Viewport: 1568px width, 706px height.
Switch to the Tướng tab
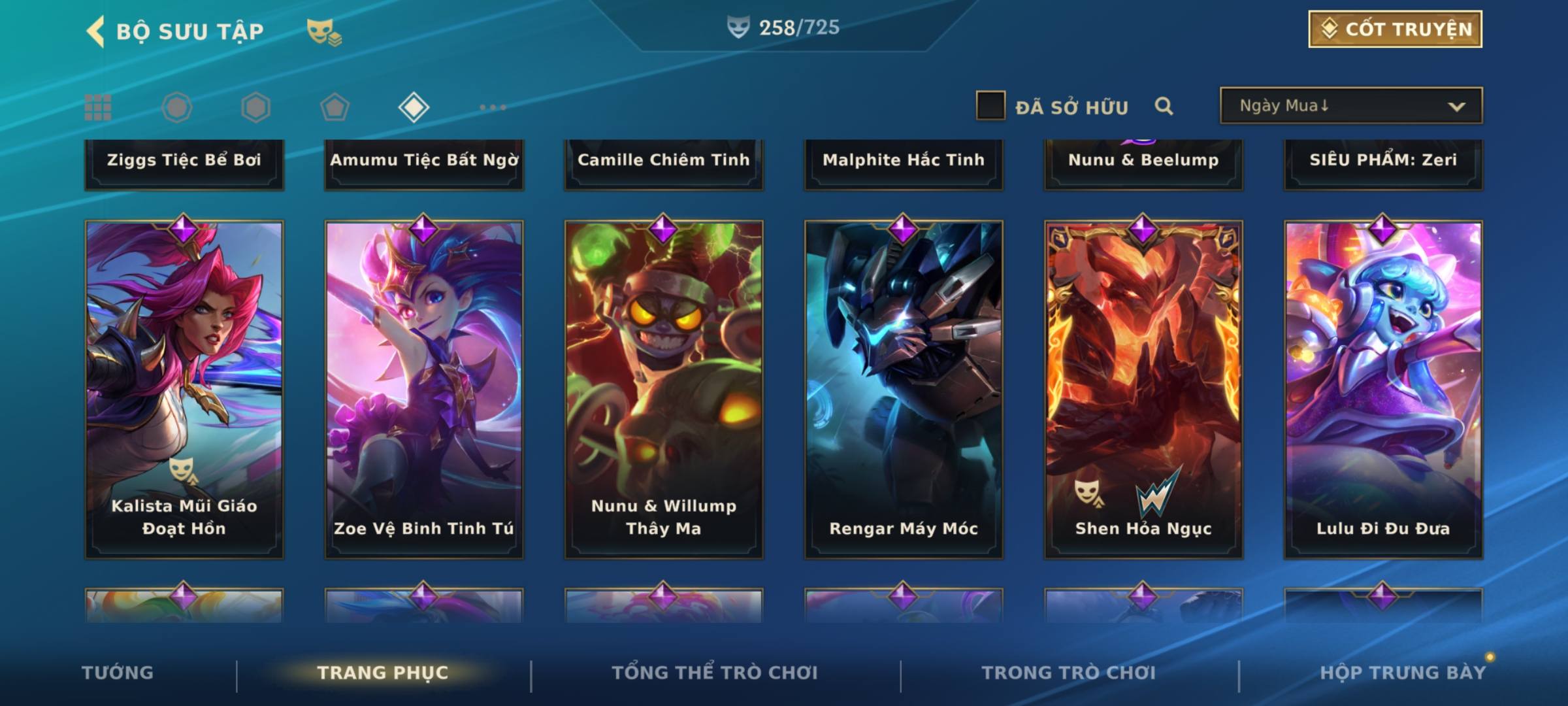[118, 673]
